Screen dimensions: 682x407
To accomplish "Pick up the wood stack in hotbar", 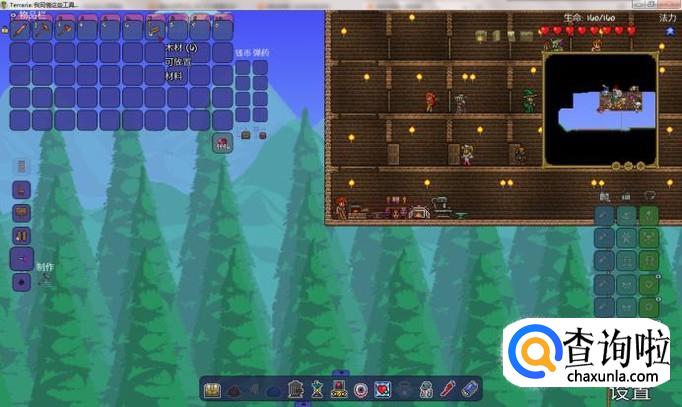I will (155, 31).
